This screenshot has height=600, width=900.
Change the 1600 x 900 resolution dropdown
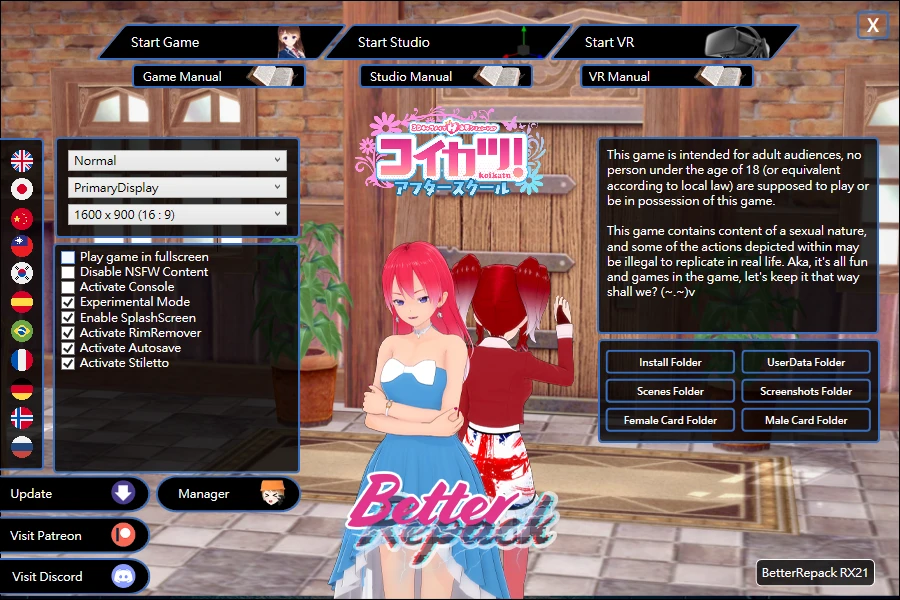178,214
